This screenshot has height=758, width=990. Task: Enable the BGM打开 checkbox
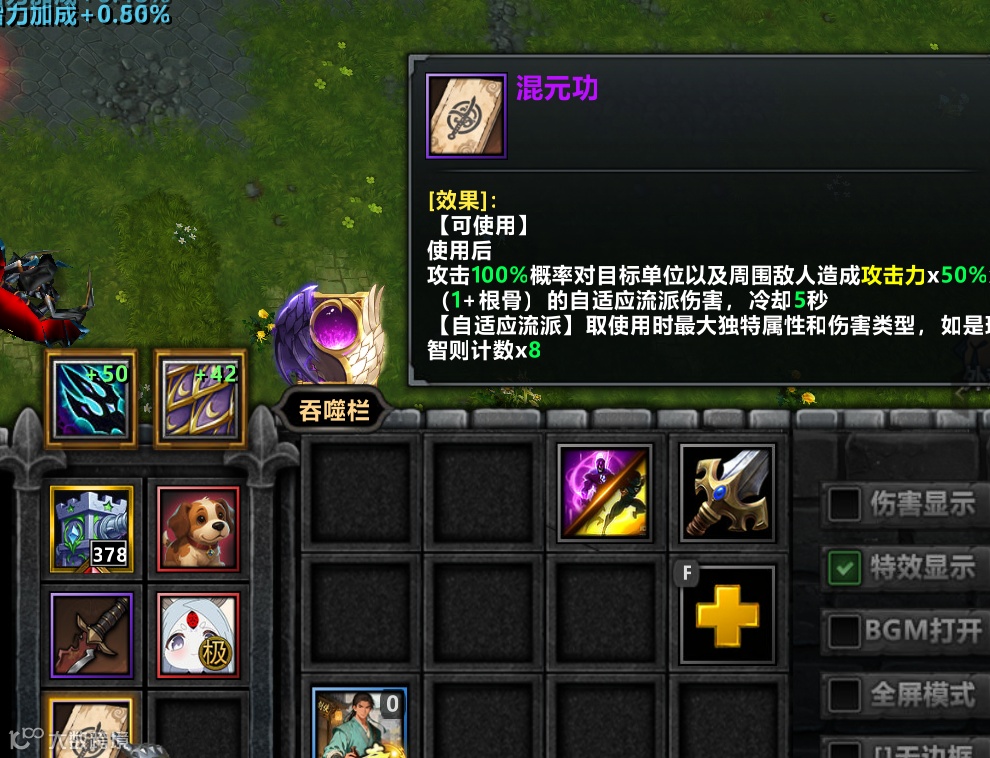pos(845,632)
